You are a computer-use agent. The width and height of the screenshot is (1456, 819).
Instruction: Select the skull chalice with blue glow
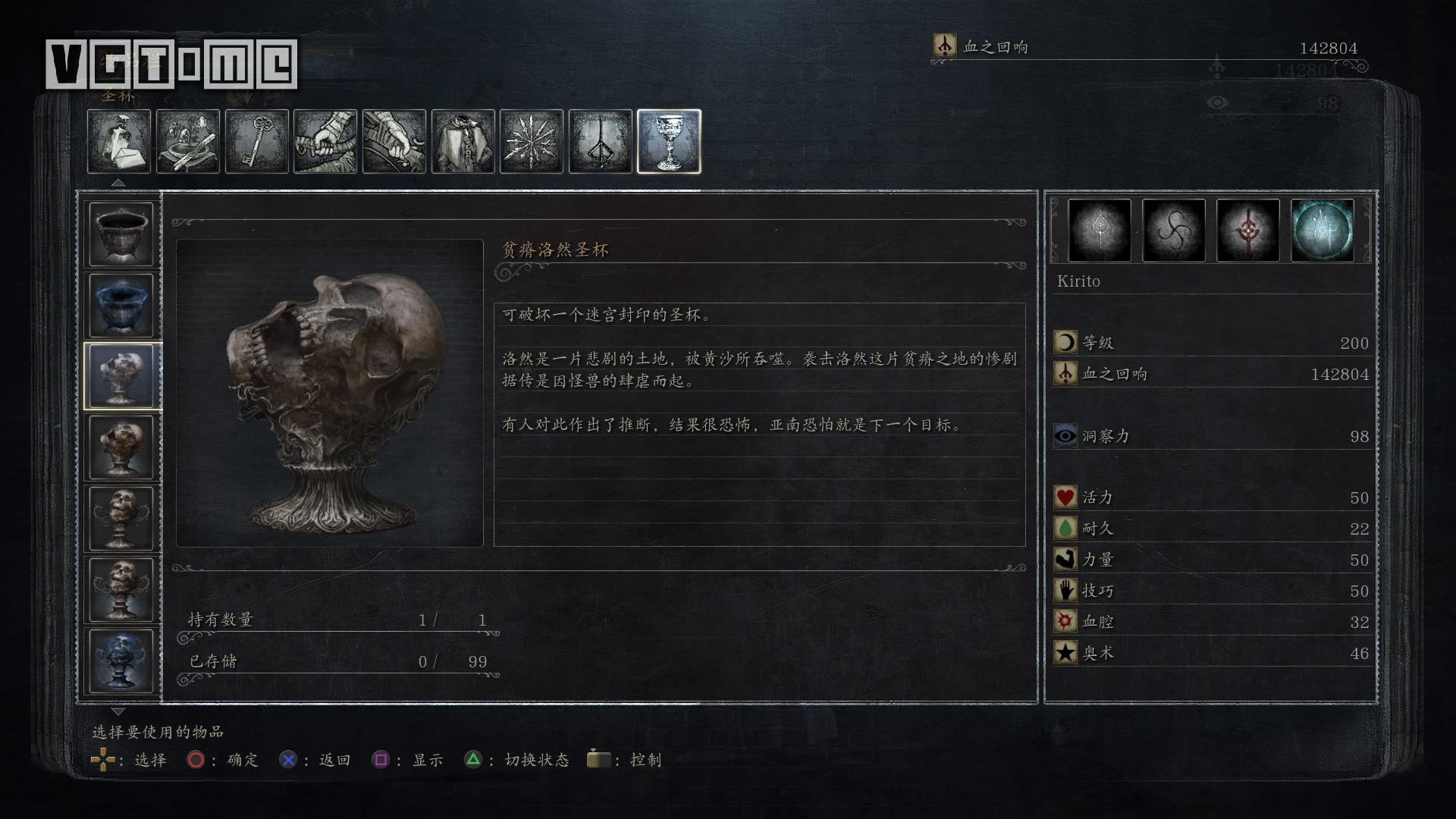tap(121, 661)
